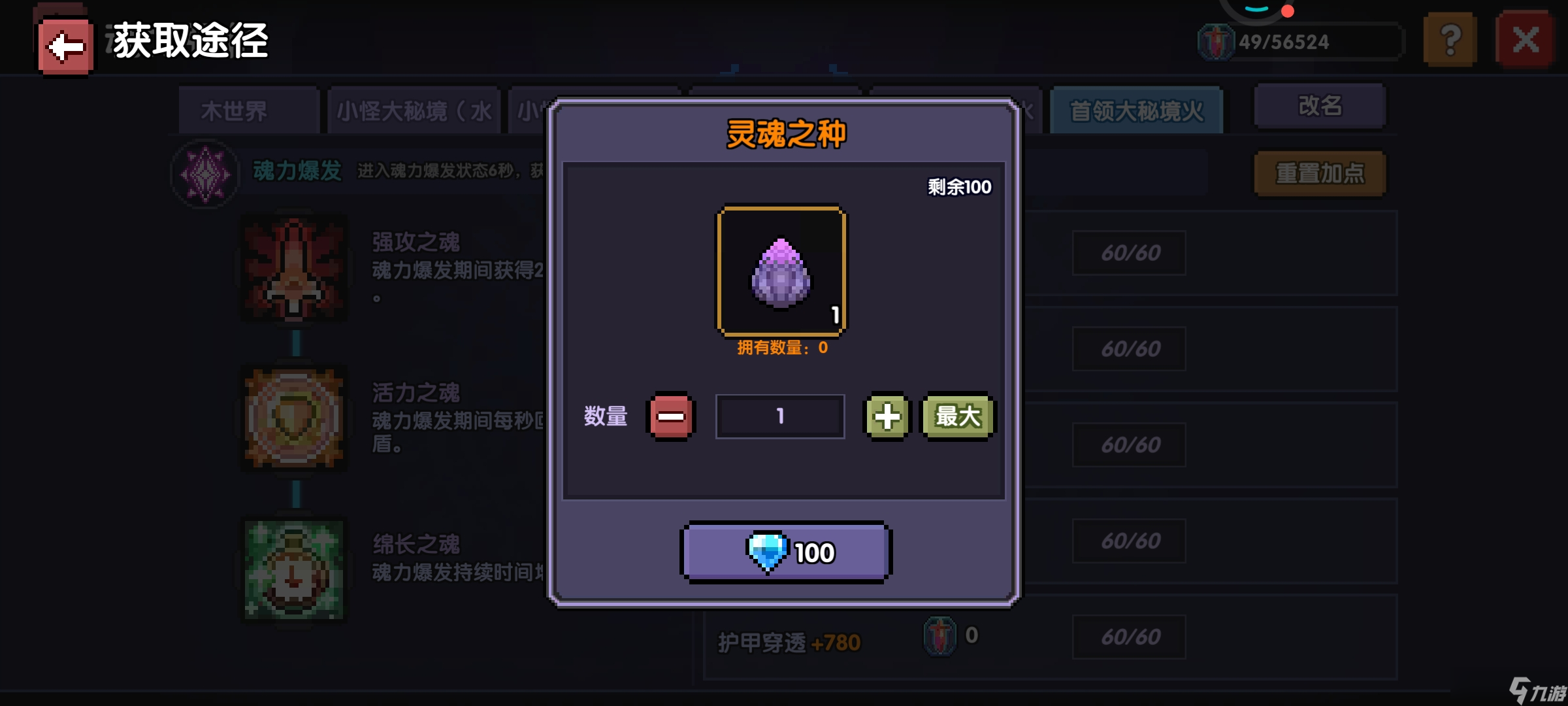The image size is (1568, 706).
Task: Tap the 灵魂之种 item thumbnail
Action: 780,270
